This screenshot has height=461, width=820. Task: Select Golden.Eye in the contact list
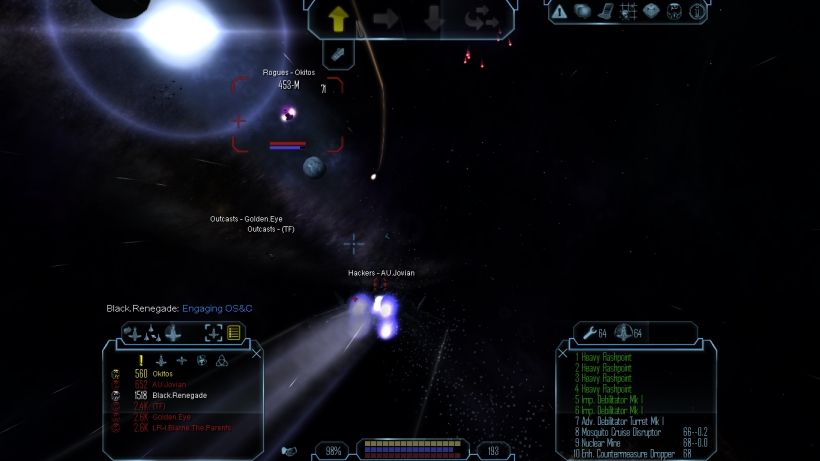(171, 417)
